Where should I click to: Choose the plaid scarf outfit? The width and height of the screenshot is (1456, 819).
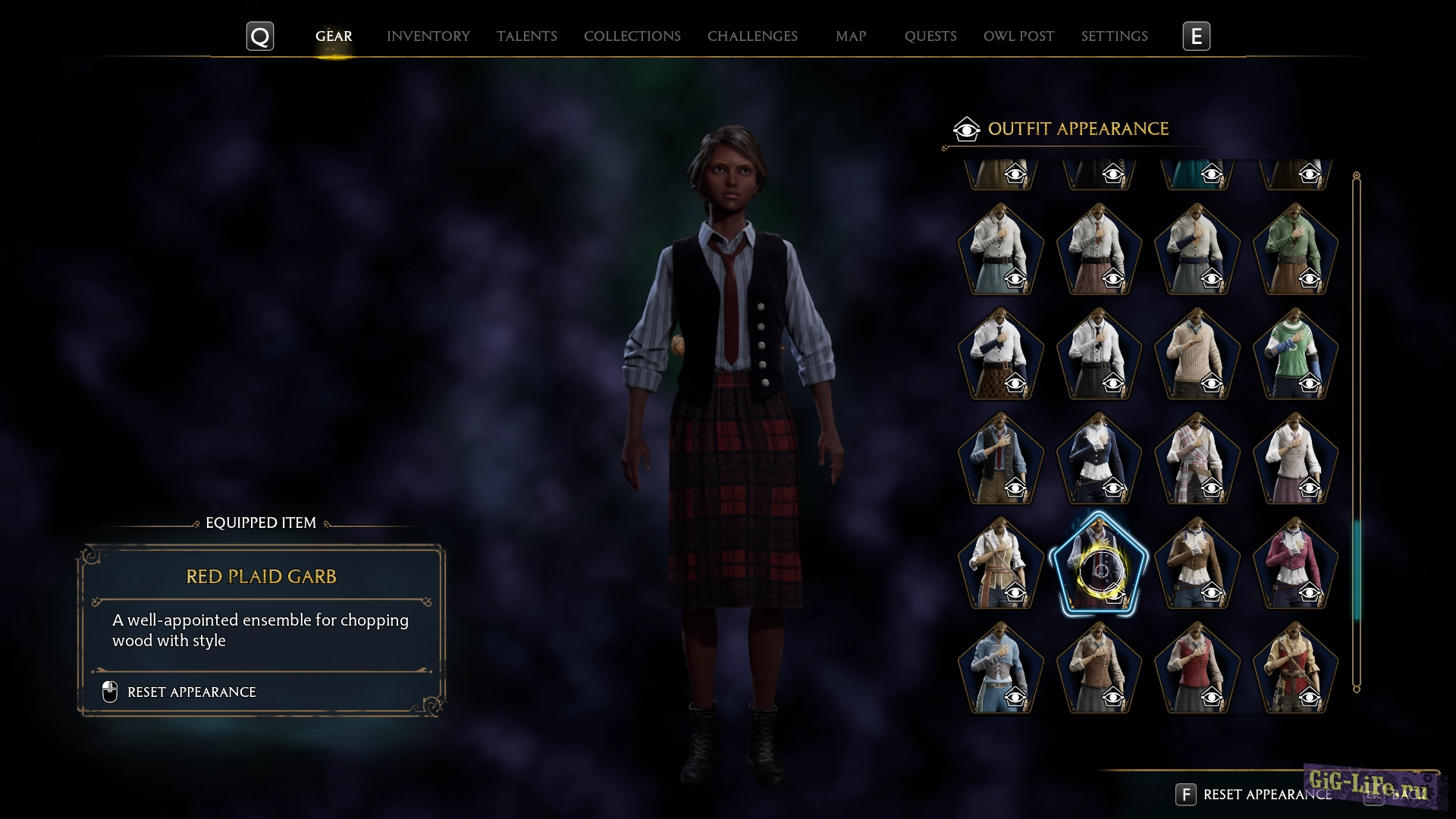(x=1197, y=459)
